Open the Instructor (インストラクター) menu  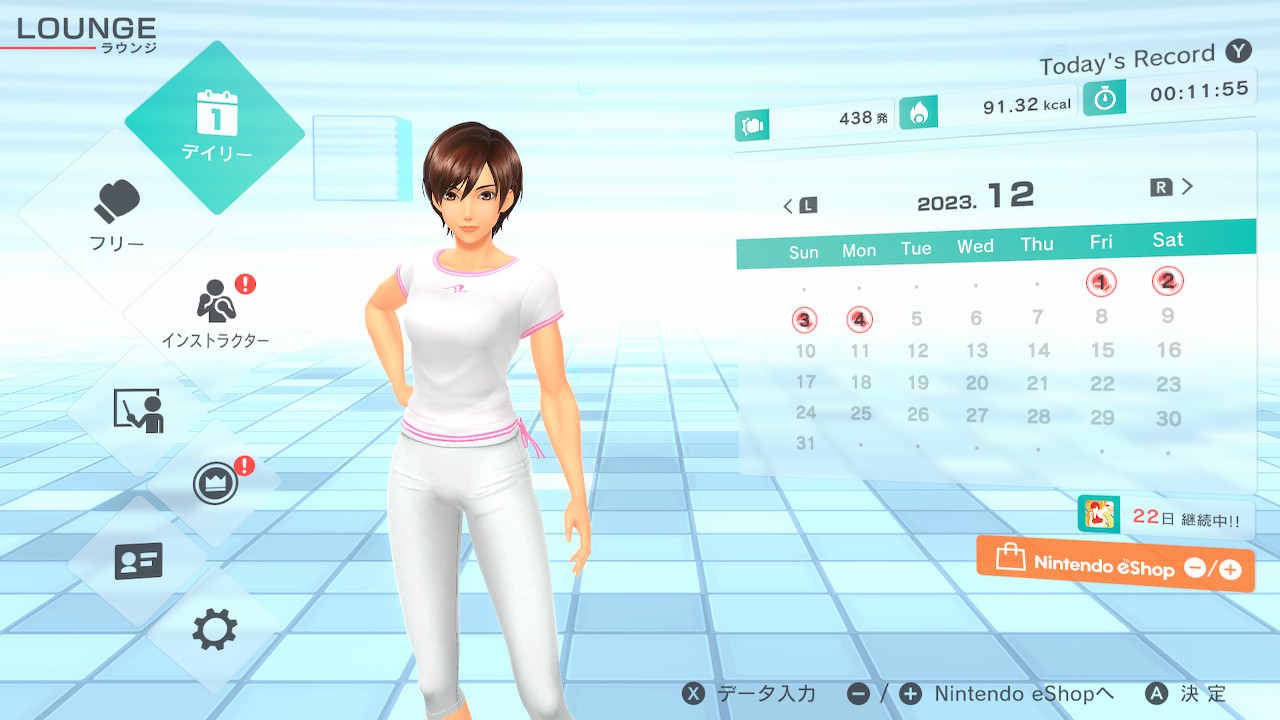pos(215,312)
